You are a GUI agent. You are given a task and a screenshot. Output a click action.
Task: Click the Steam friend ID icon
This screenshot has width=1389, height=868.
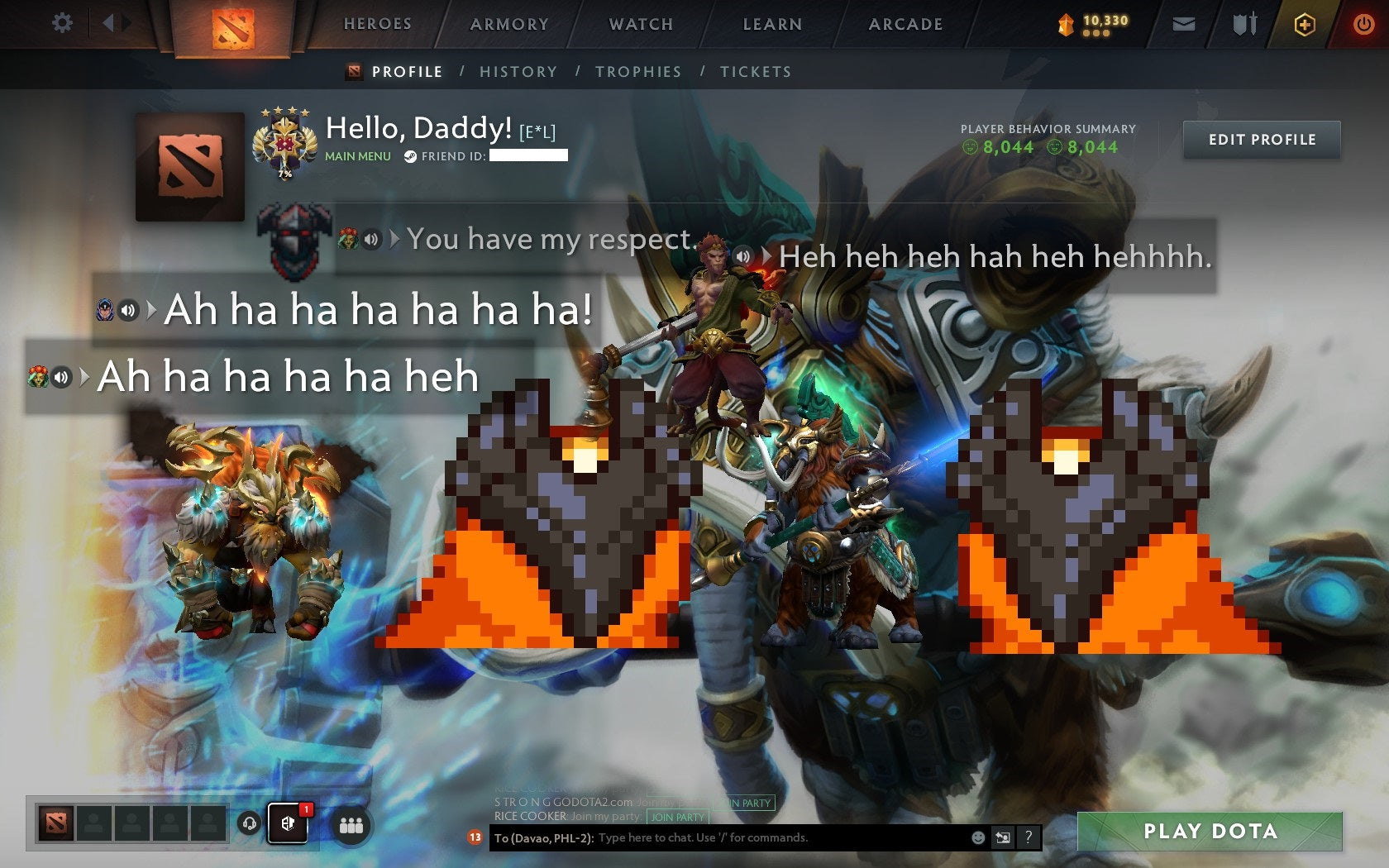pyautogui.click(x=408, y=155)
